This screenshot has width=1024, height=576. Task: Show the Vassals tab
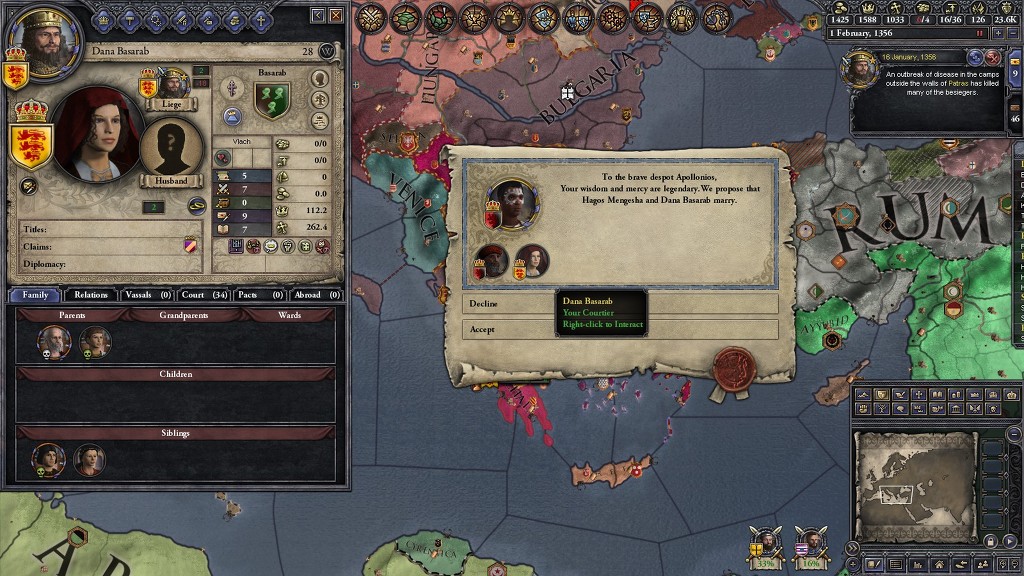(147, 295)
